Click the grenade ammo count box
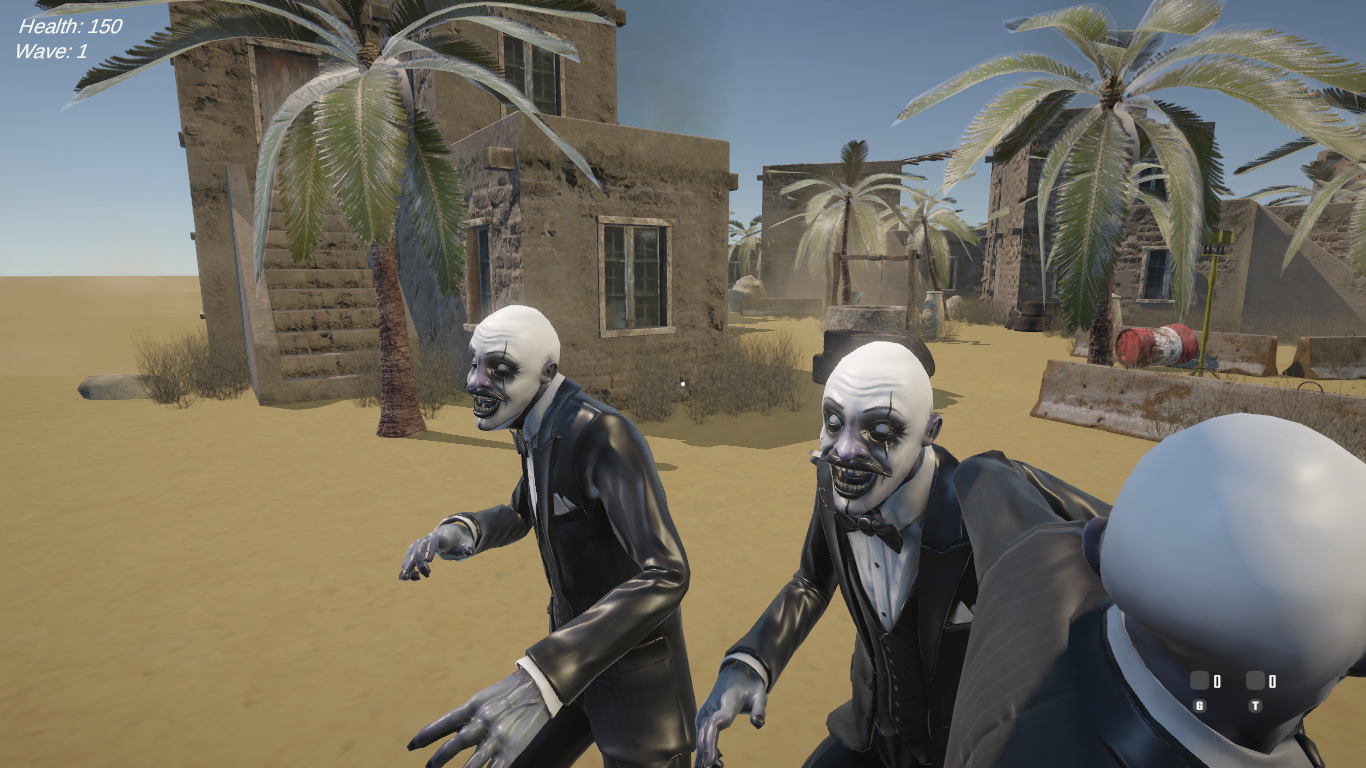The width and height of the screenshot is (1366, 768). [x=1200, y=680]
